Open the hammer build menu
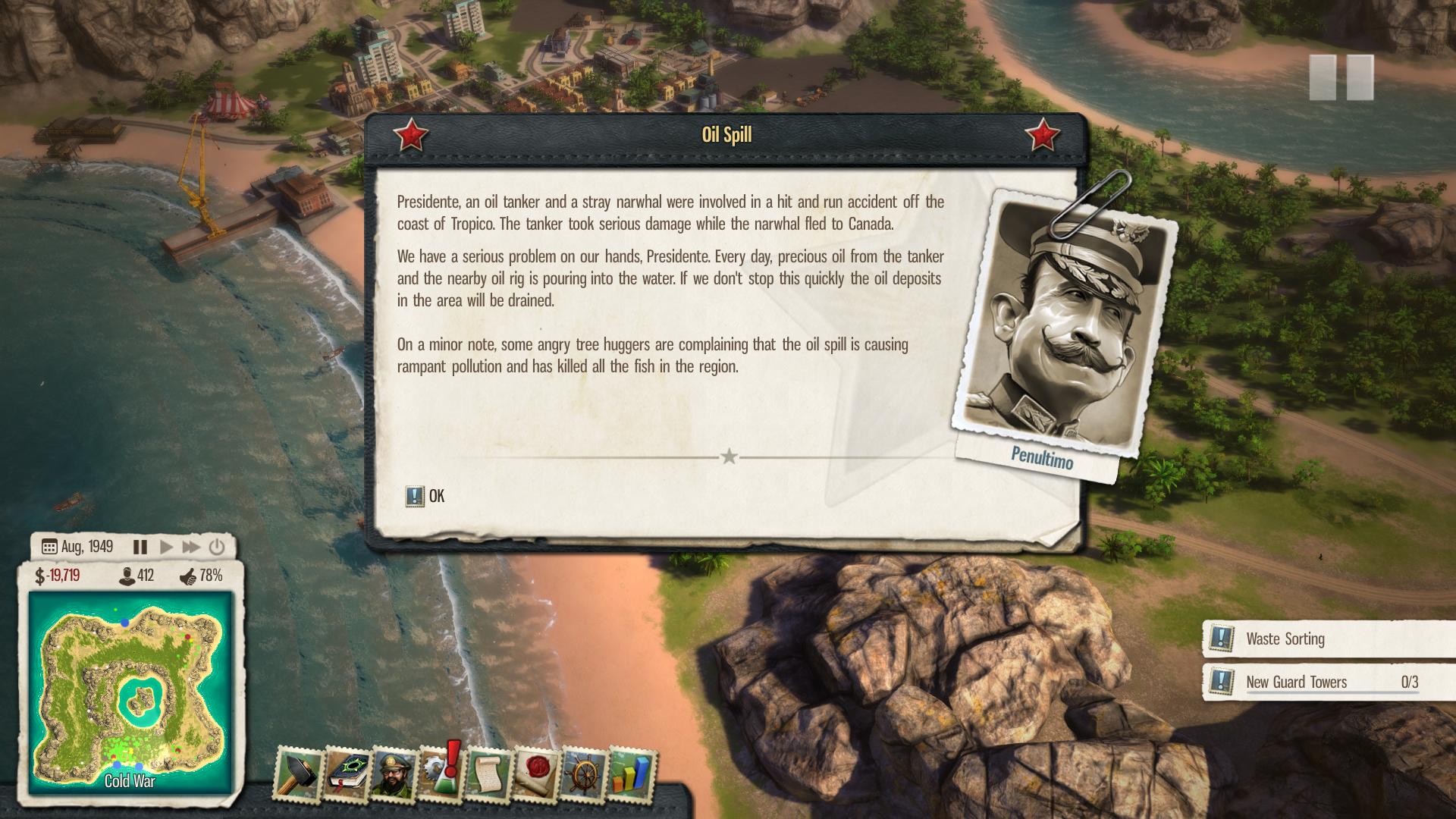The width and height of the screenshot is (1456, 819). [x=299, y=773]
